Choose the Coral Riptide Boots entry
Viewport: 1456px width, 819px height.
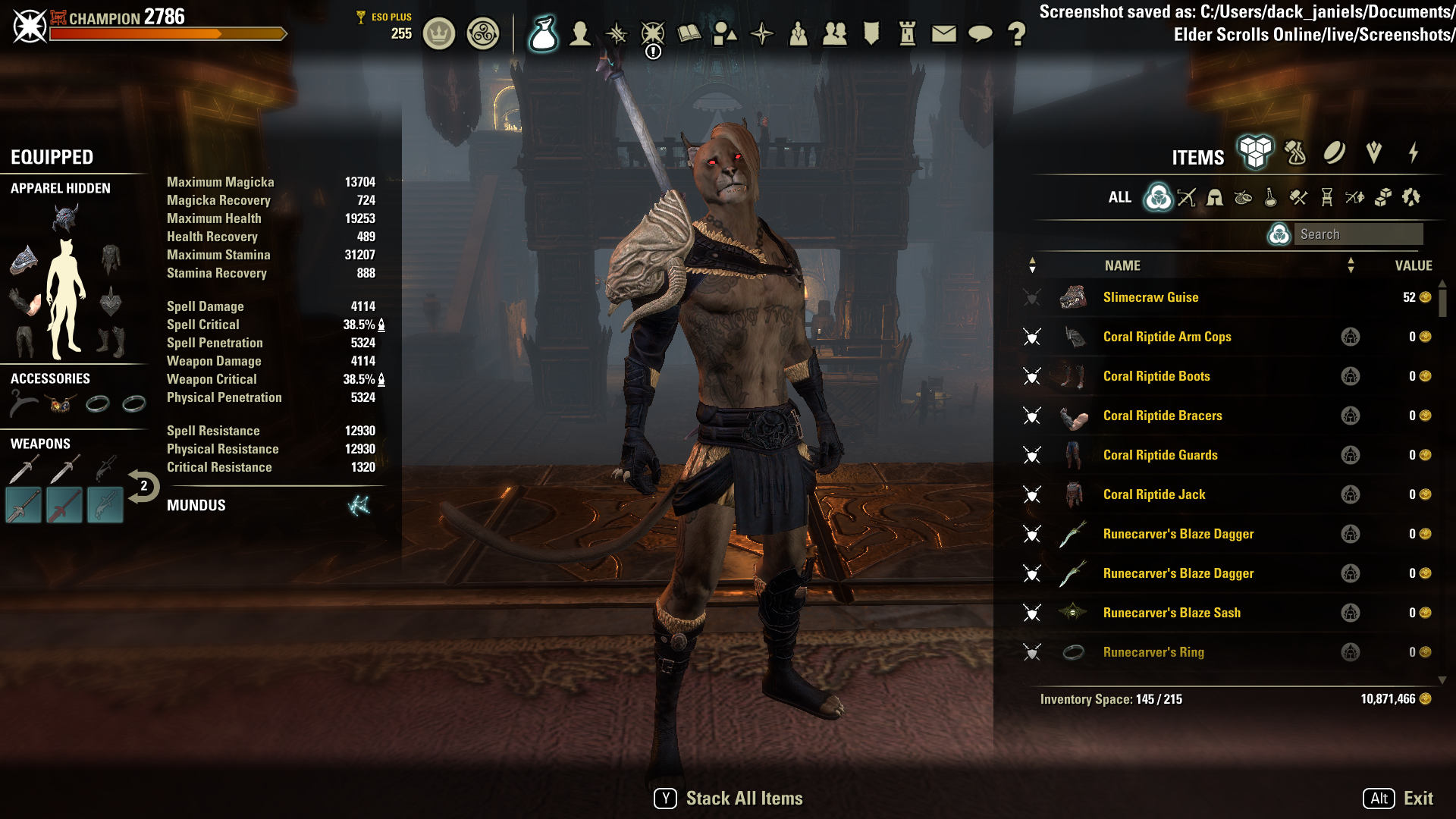[1156, 376]
